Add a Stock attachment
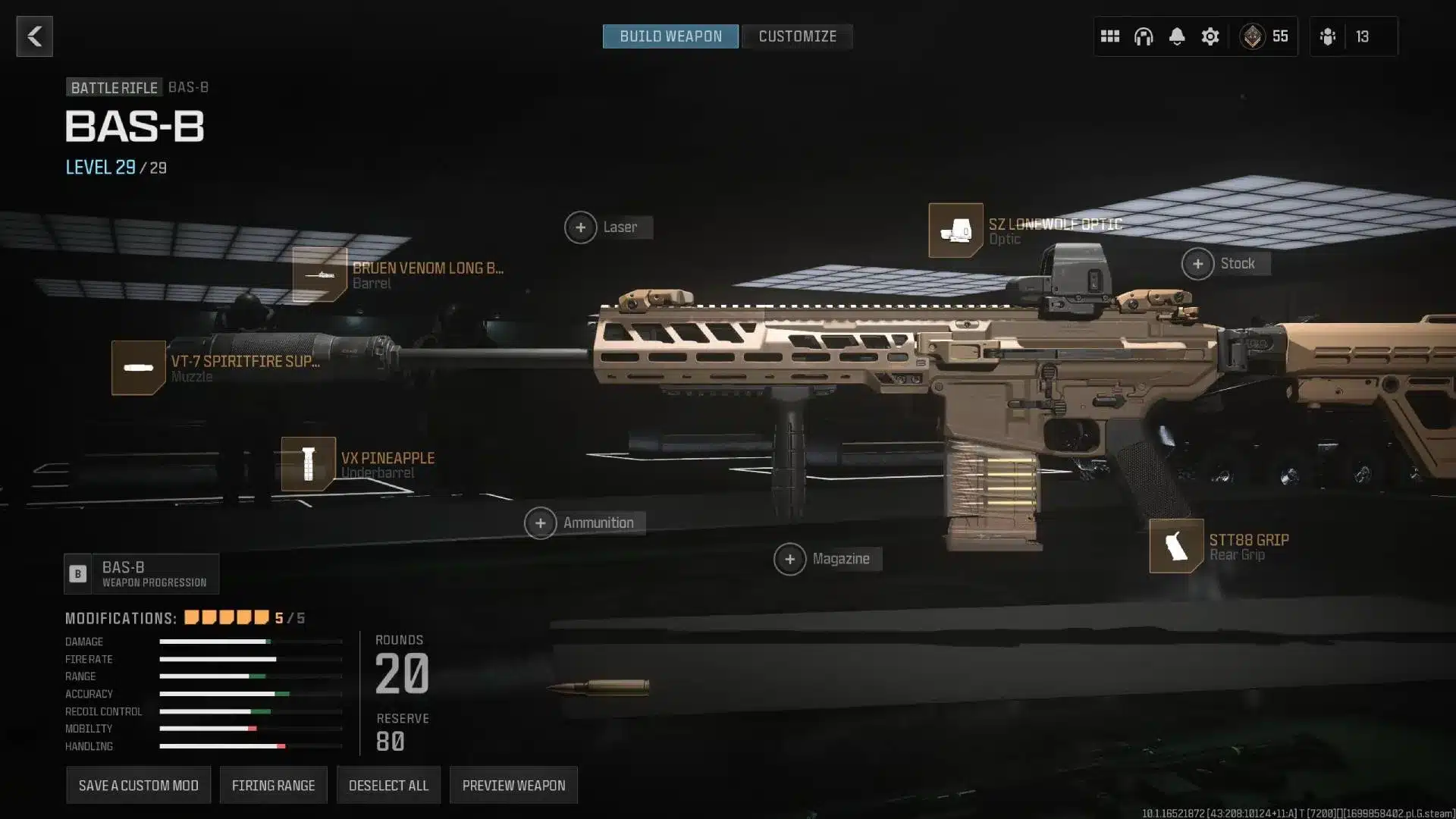This screenshot has height=819, width=1456. pyautogui.click(x=1199, y=263)
